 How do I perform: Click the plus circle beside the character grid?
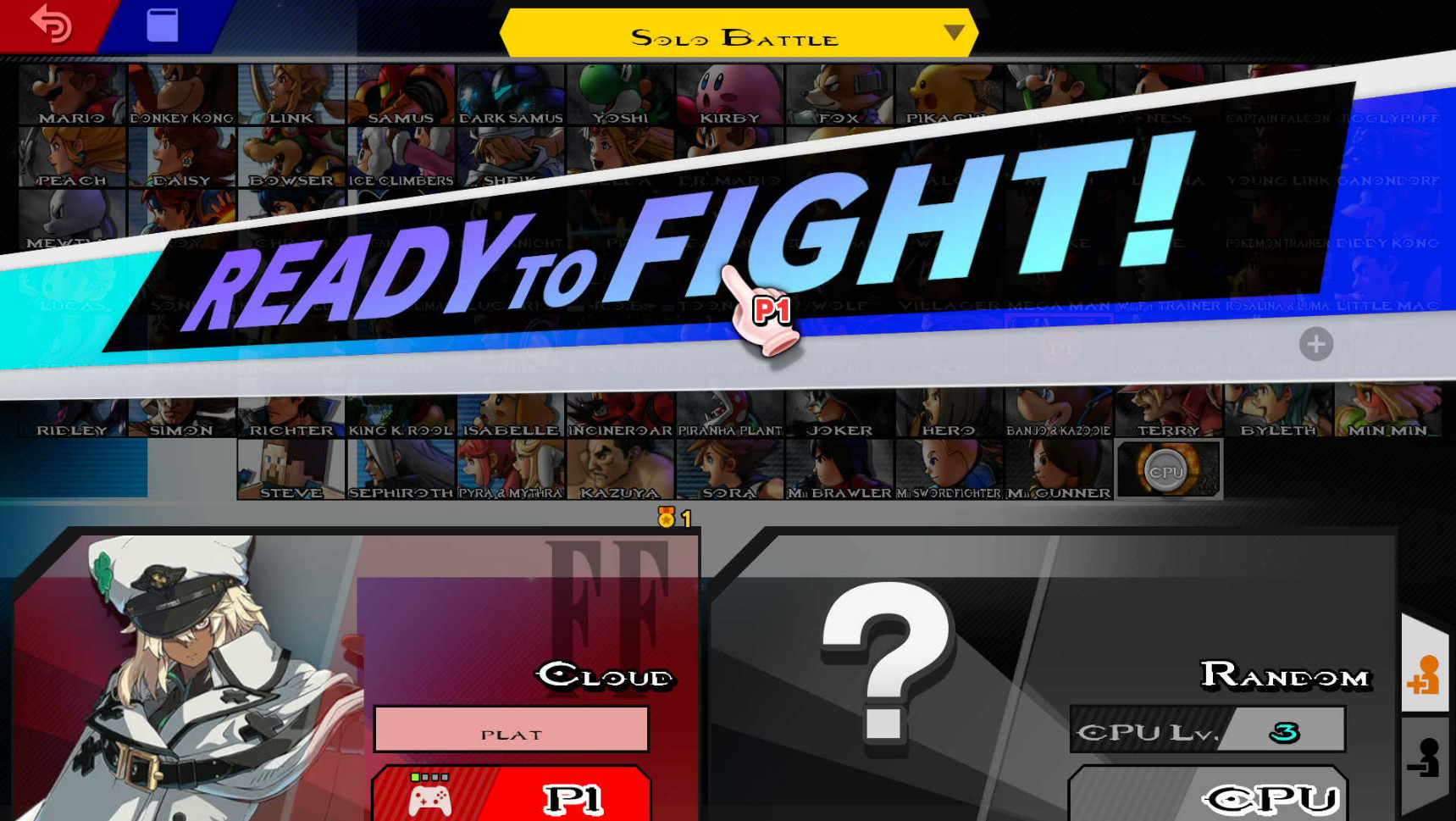[1315, 345]
